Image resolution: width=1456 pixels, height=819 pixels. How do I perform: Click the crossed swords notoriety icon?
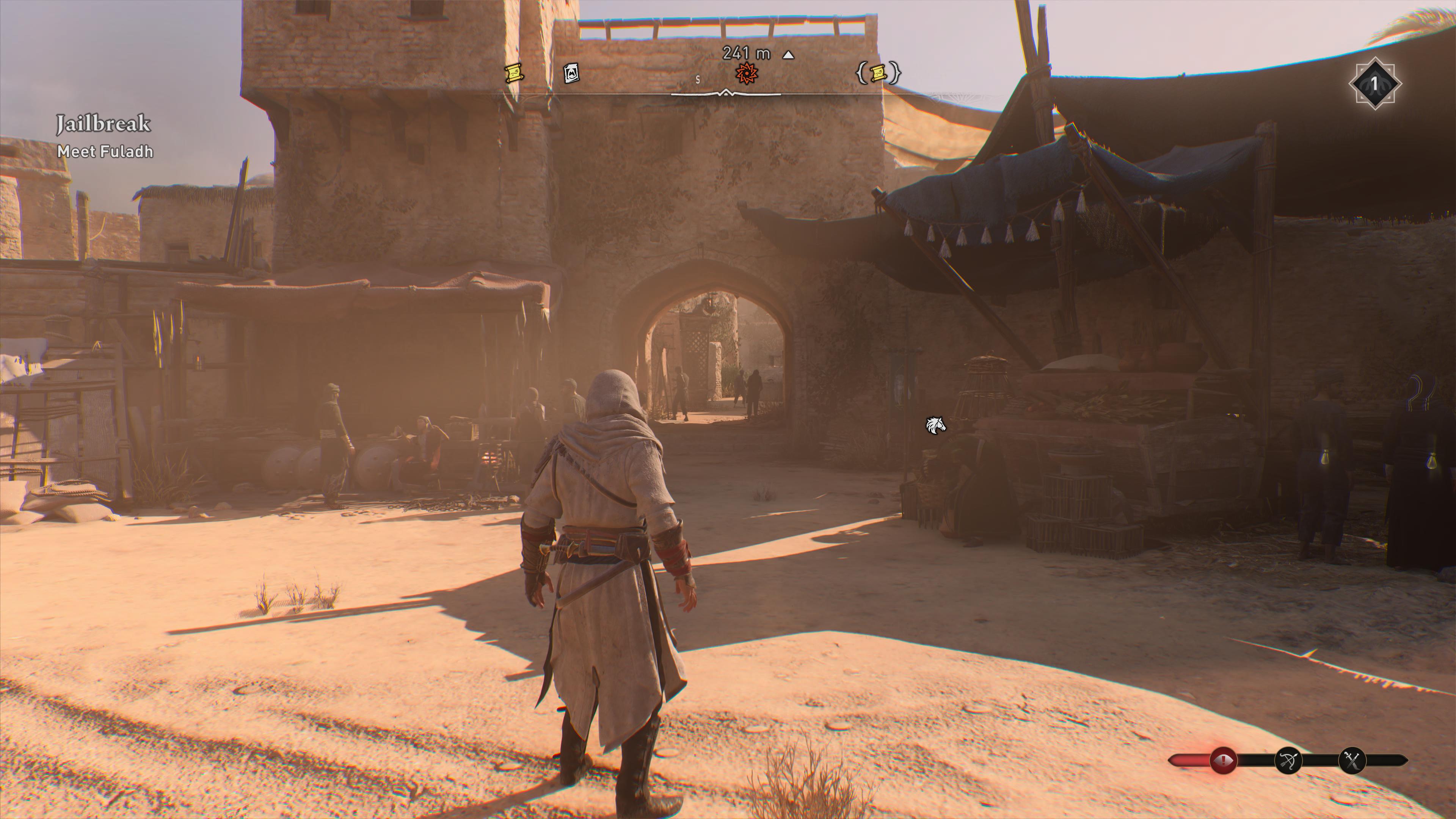coord(1352,761)
